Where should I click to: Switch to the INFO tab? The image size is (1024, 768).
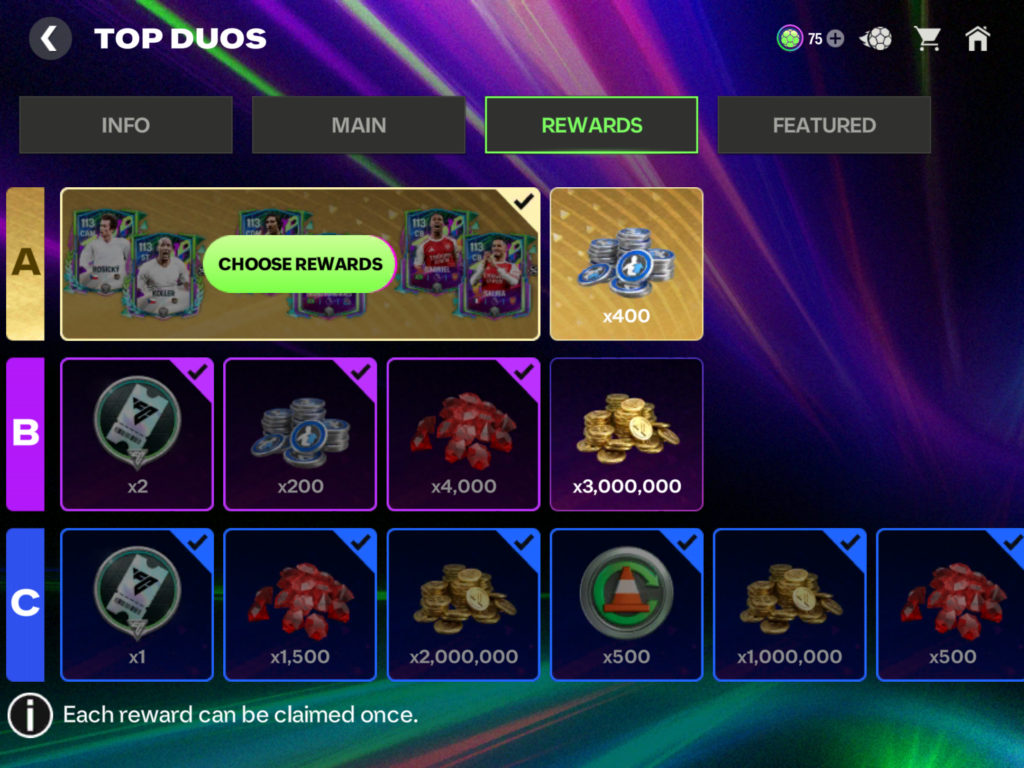click(126, 125)
